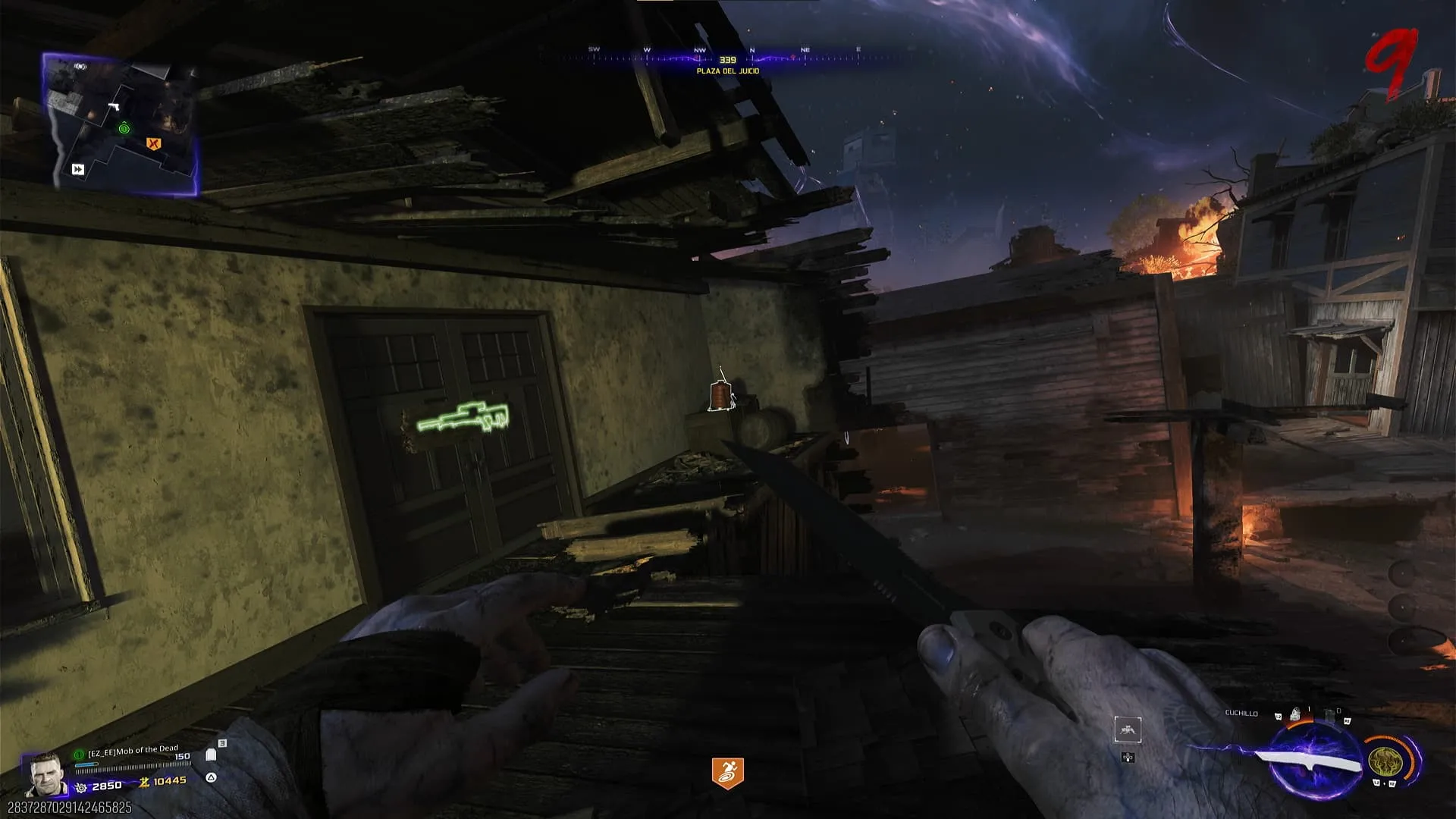Select the boxed scorestreak support icon

click(1128, 730)
